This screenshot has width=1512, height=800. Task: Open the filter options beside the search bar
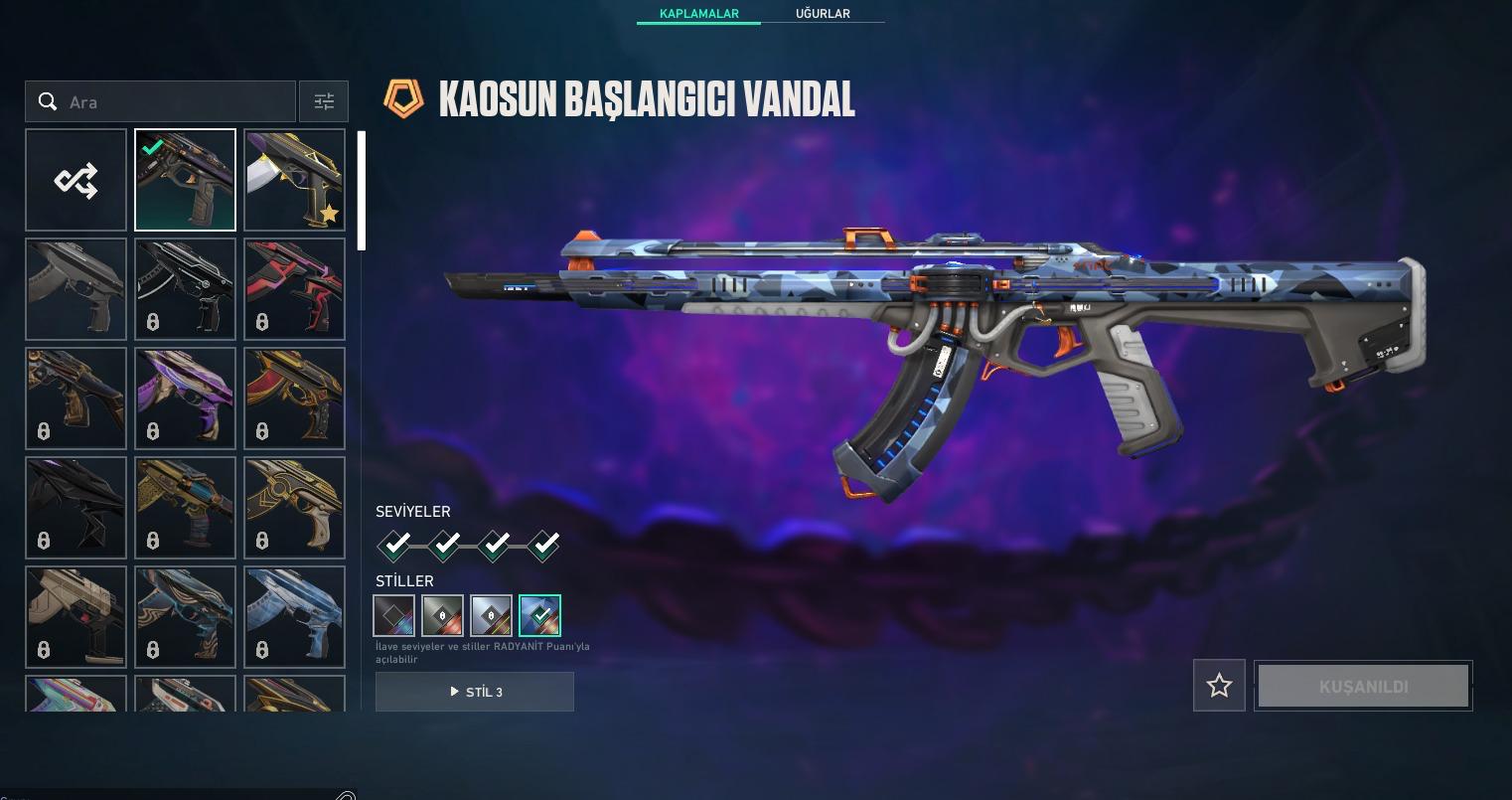323,100
